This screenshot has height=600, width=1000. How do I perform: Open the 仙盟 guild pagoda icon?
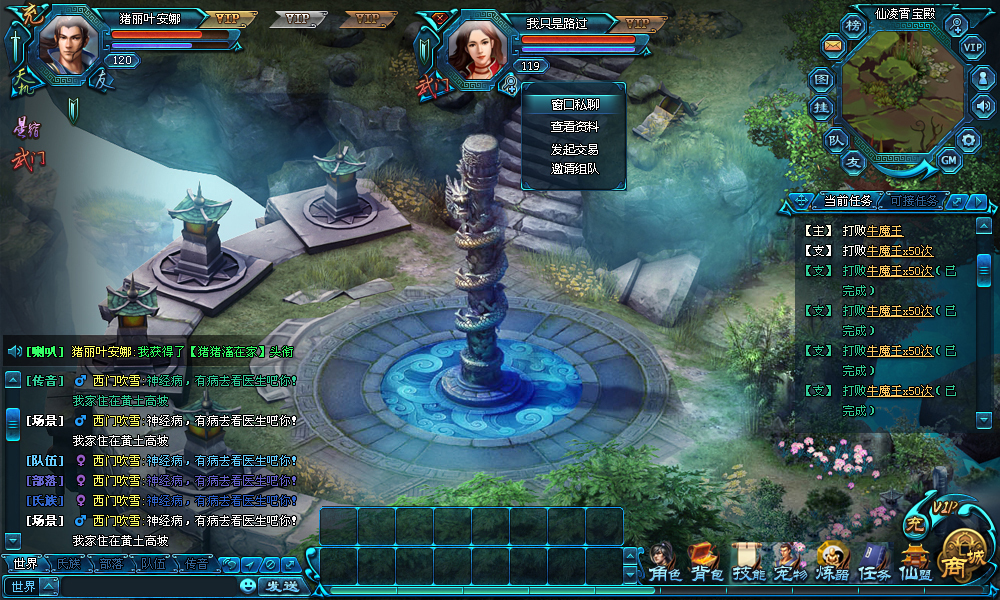coord(915,566)
